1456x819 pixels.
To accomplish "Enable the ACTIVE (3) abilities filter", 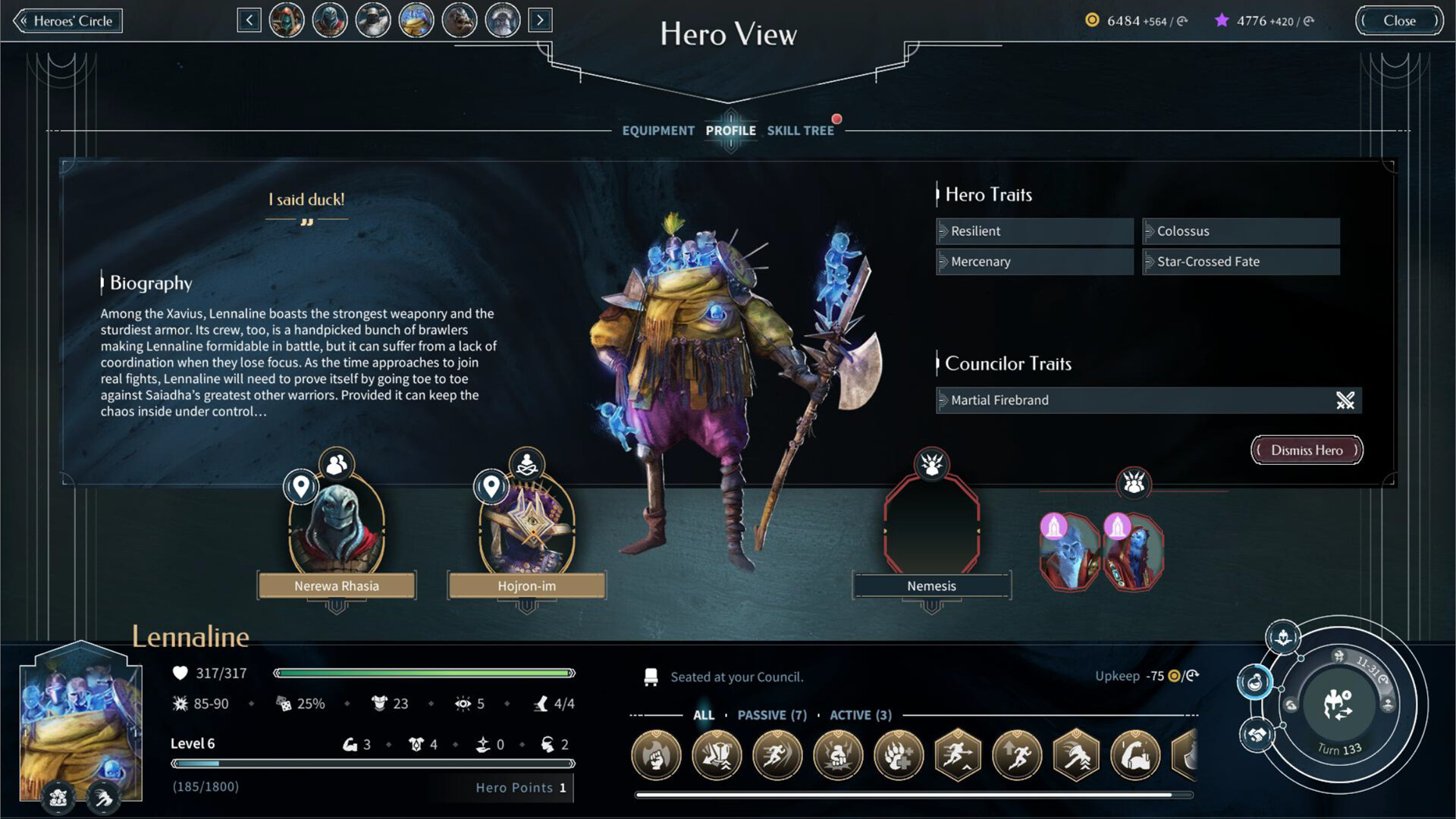I will (x=861, y=715).
